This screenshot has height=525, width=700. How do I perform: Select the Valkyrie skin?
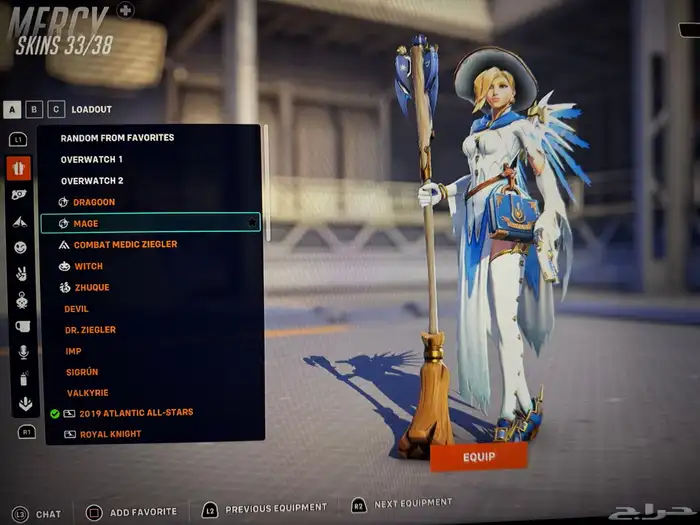pyautogui.click(x=87, y=392)
